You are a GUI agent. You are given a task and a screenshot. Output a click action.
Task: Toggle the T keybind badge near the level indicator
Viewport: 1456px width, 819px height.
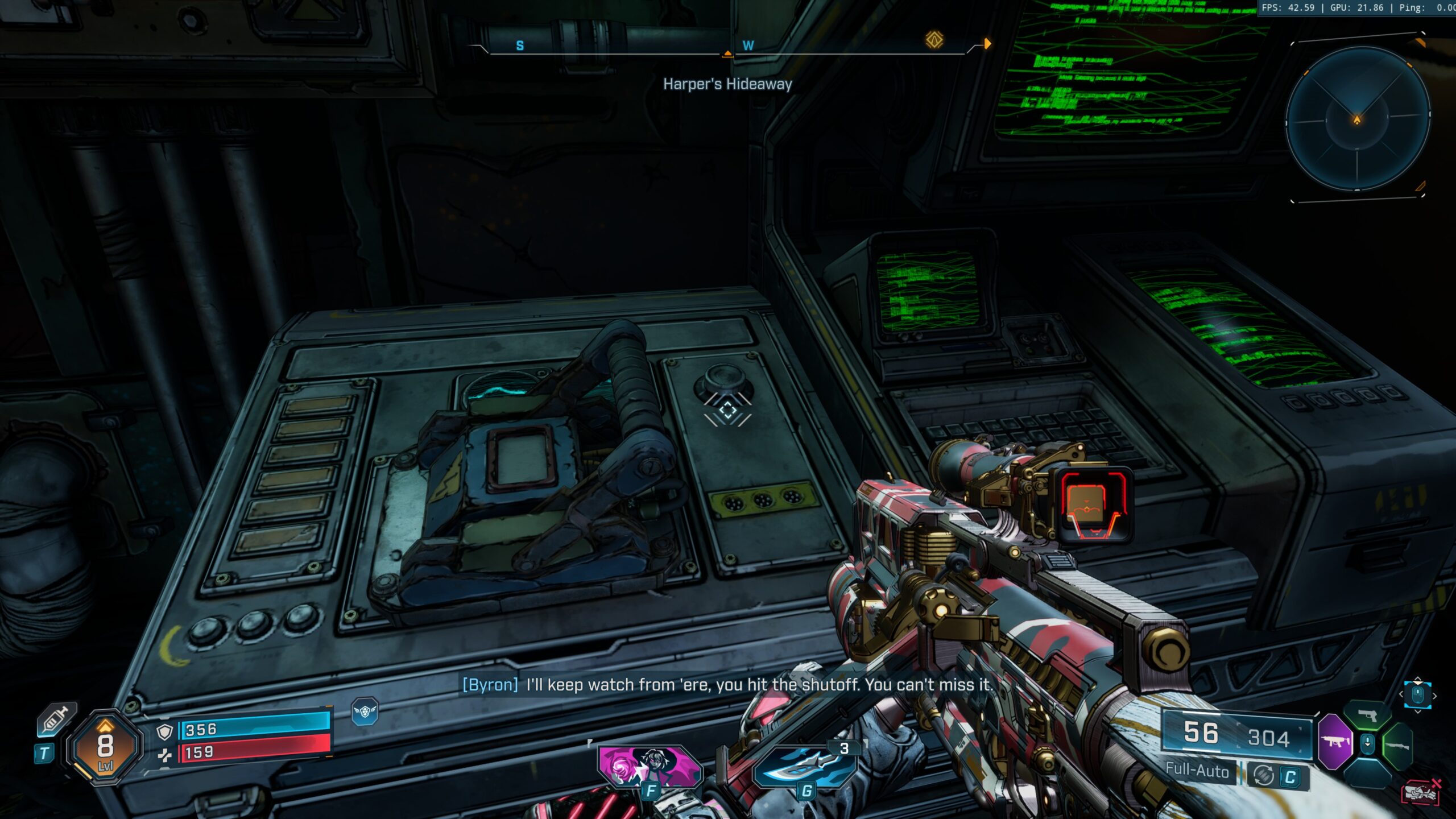coord(45,754)
